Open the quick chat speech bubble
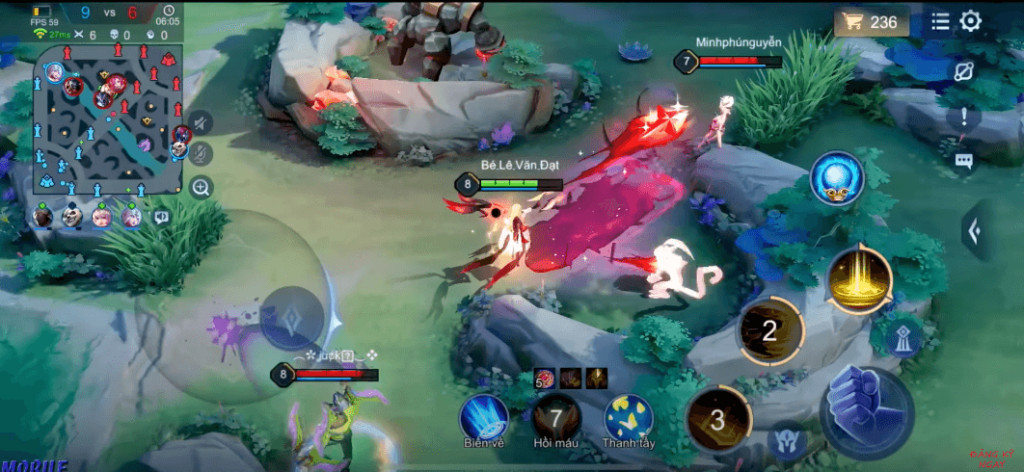Image resolution: width=1024 pixels, height=472 pixels. click(964, 160)
